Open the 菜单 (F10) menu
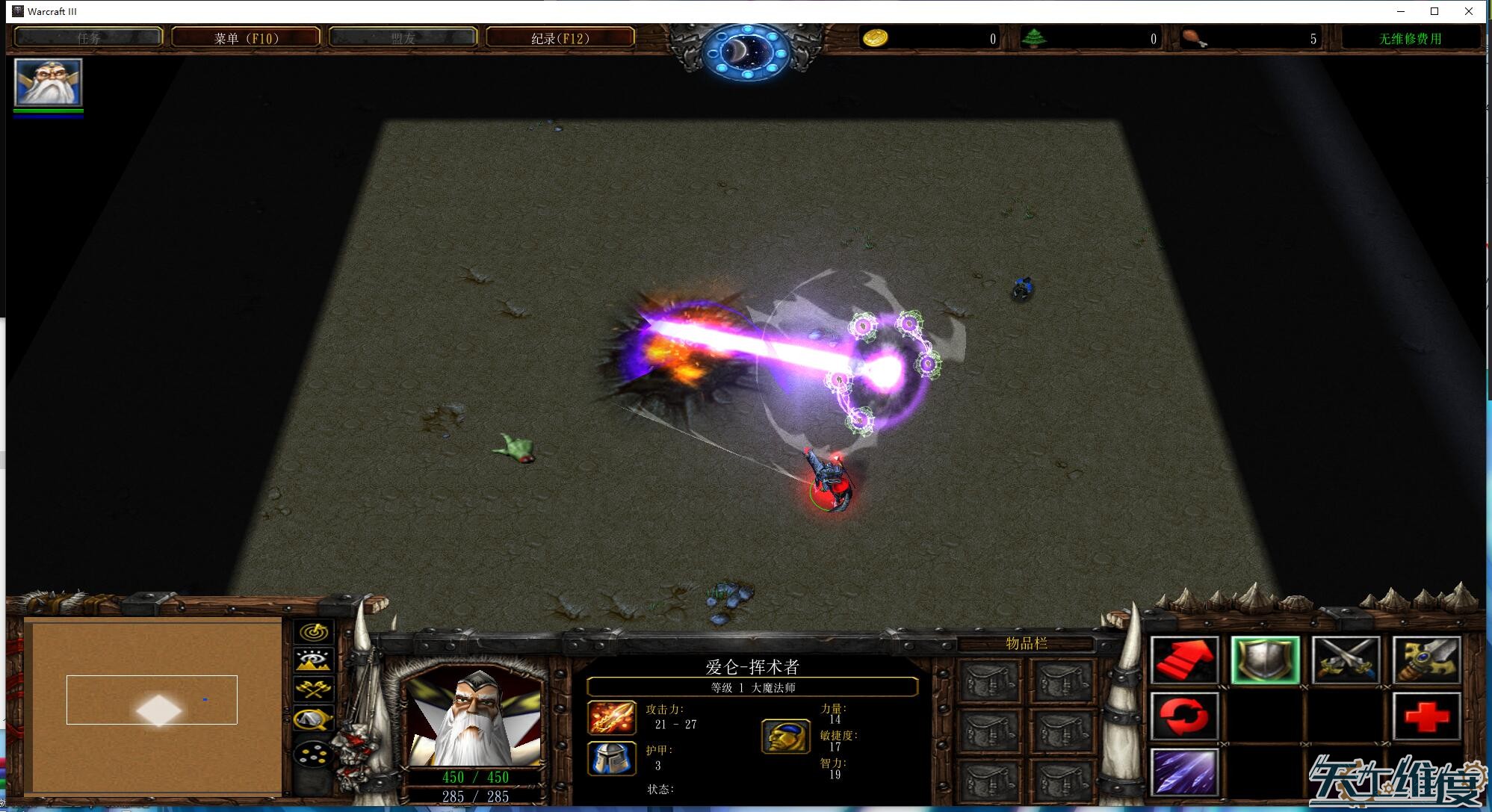The width and height of the screenshot is (1492, 812). point(246,38)
